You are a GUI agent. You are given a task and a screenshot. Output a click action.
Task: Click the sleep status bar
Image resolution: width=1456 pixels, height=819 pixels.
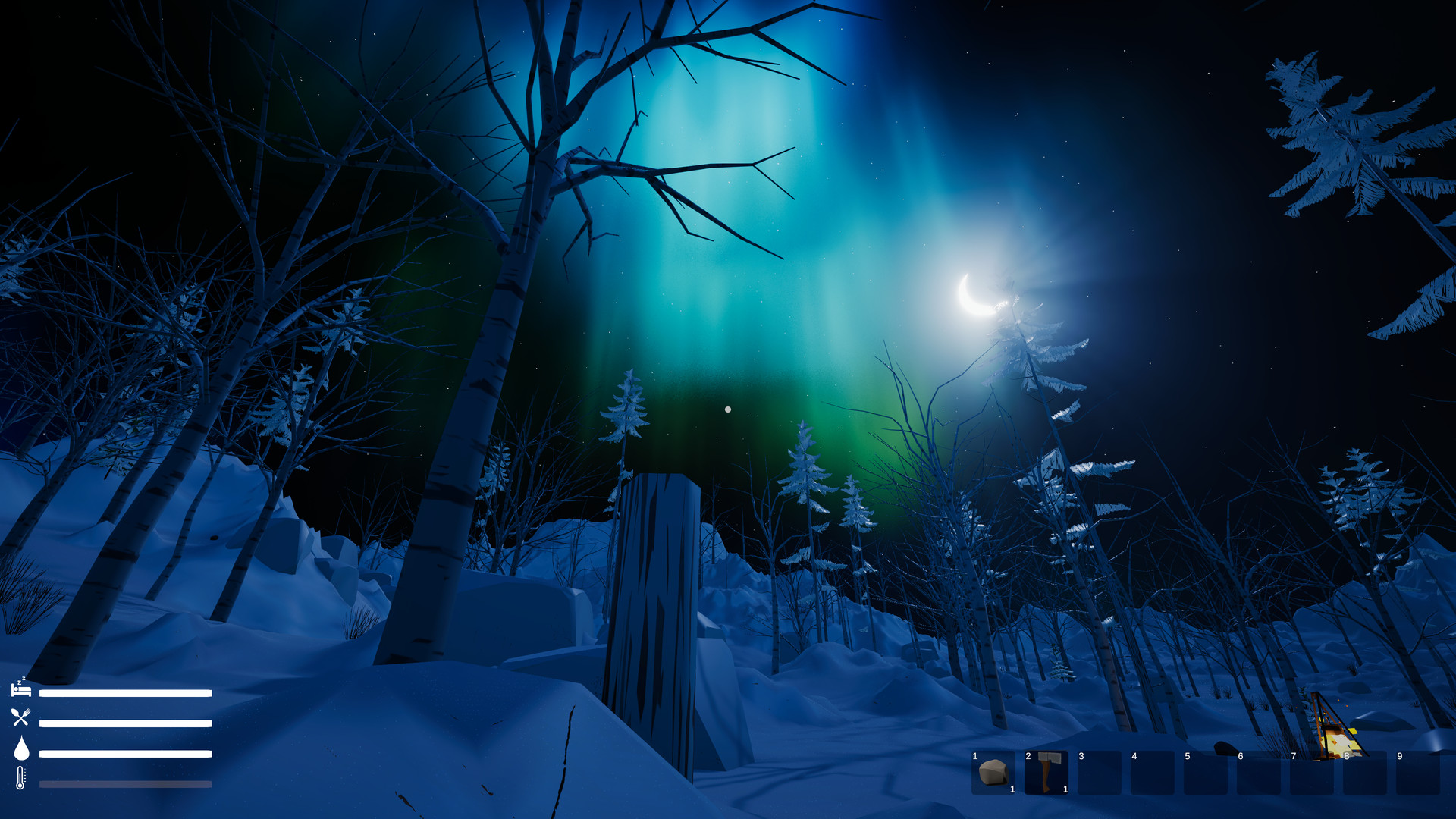point(125,692)
